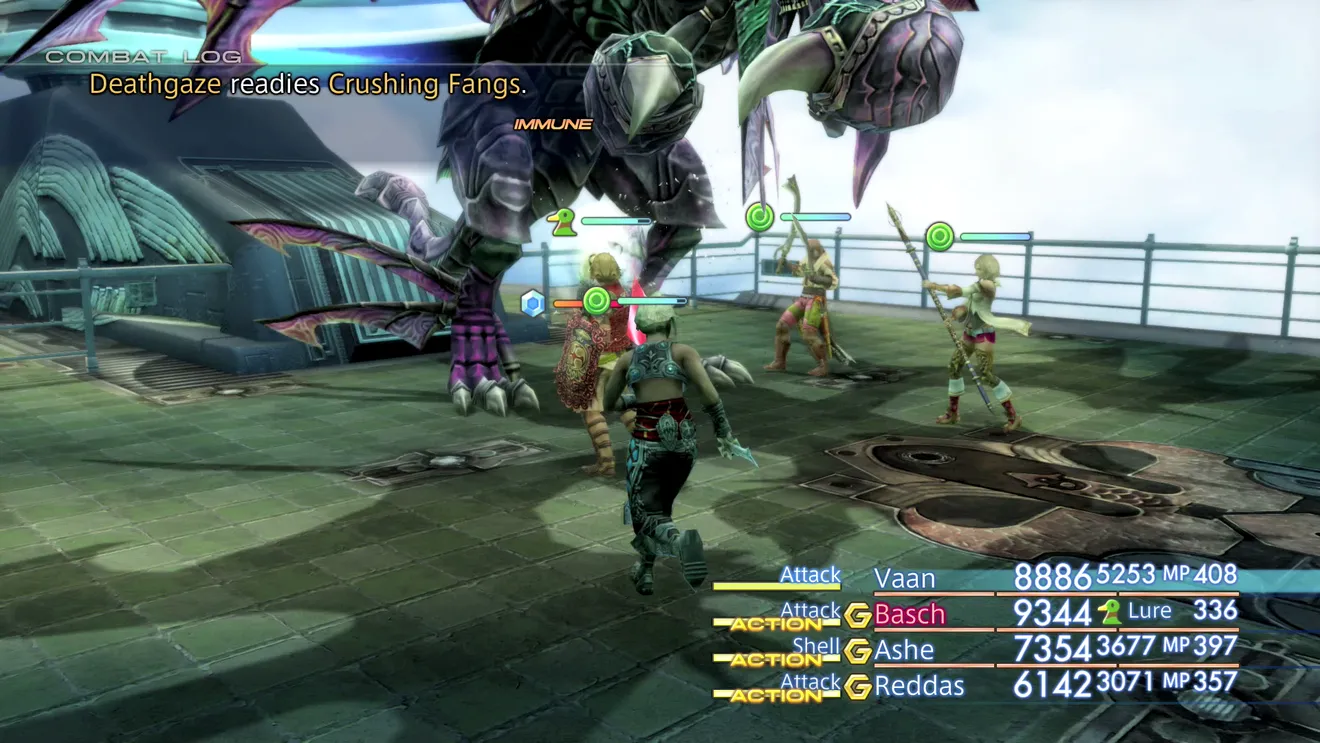This screenshot has height=743, width=1320.
Task: Click the Lure status icon on Basch's row
Action: pyautogui.click(x=1109, y=612)
